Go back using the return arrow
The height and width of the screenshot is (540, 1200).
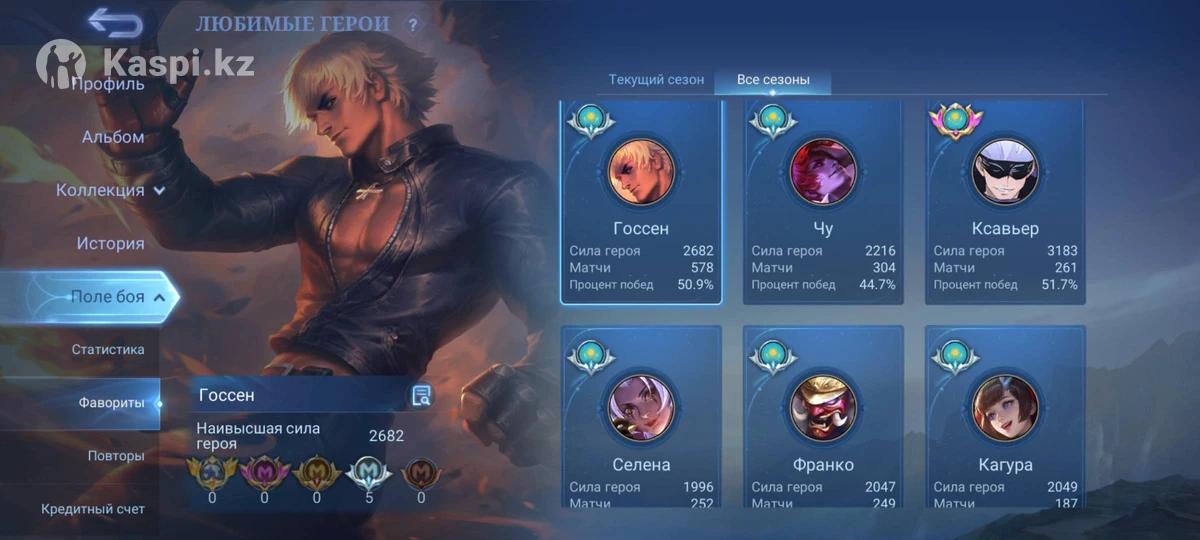[x=114, y=22]
